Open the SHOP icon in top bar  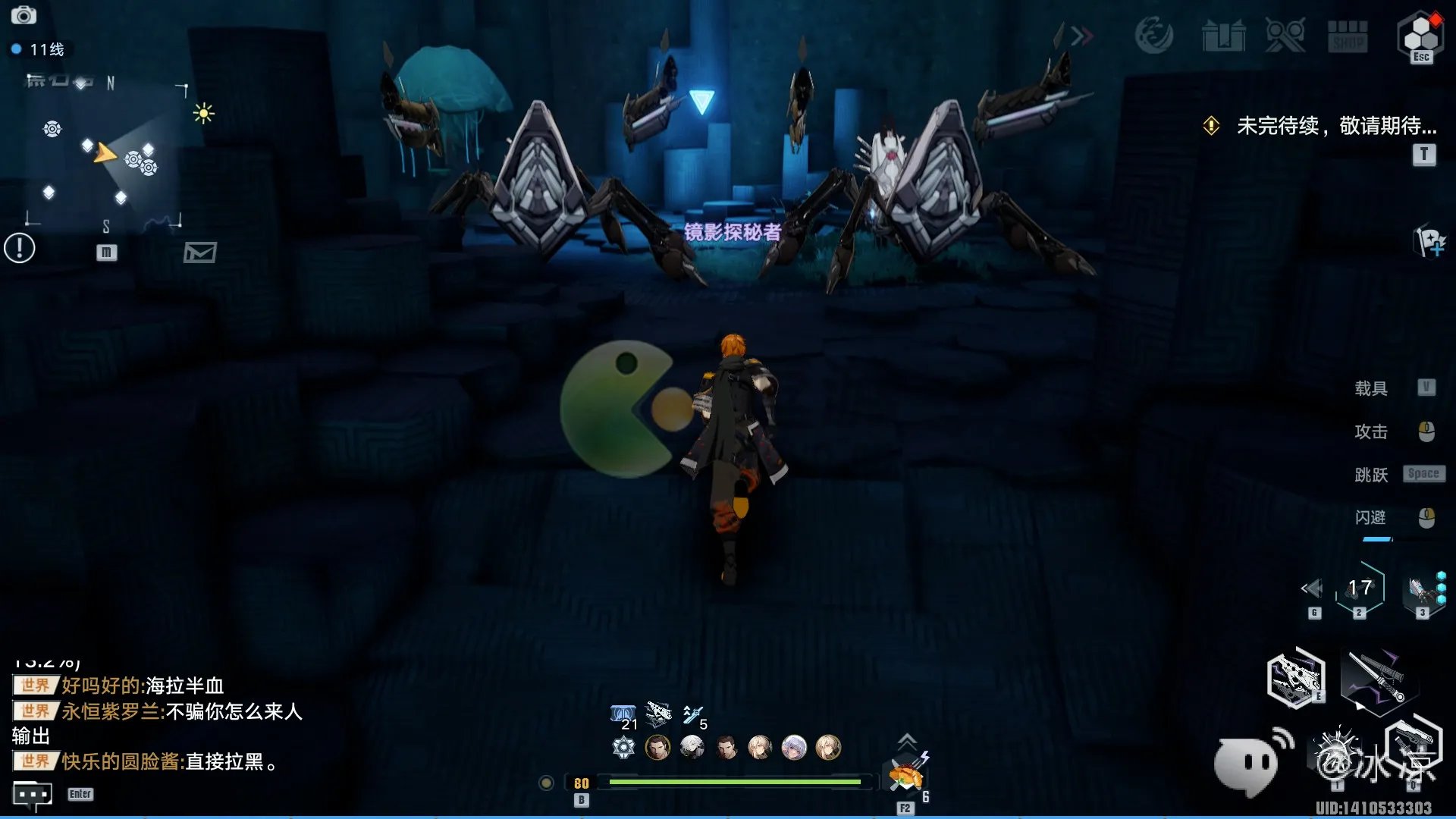(x=1348, y=36)
